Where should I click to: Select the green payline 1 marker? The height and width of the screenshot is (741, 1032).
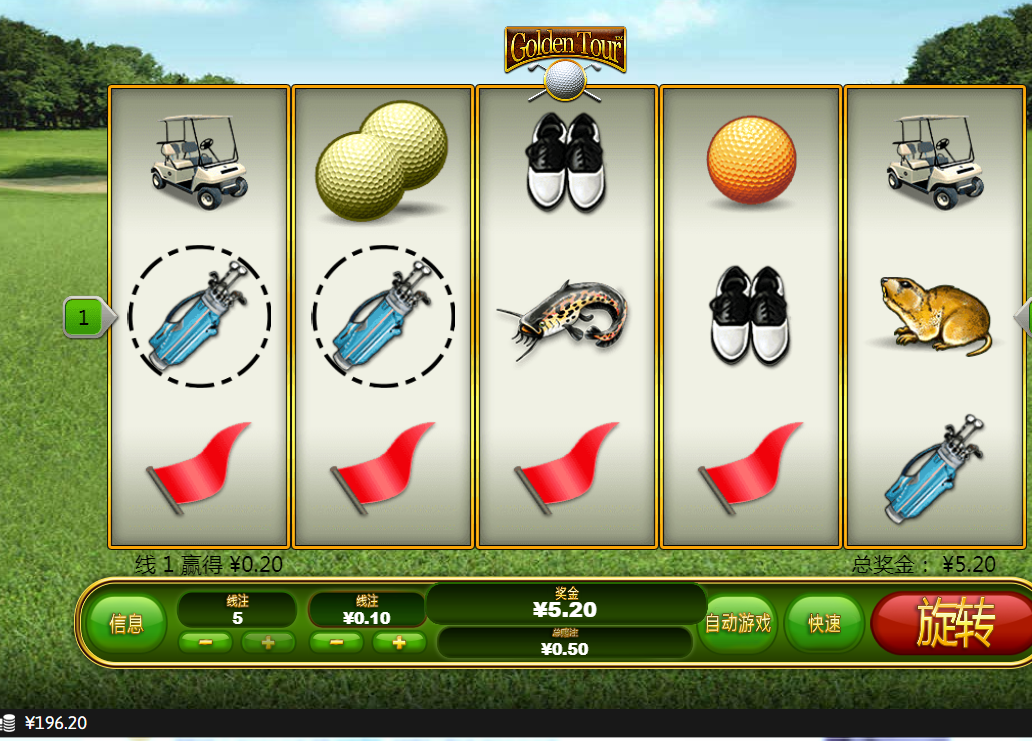84,318
